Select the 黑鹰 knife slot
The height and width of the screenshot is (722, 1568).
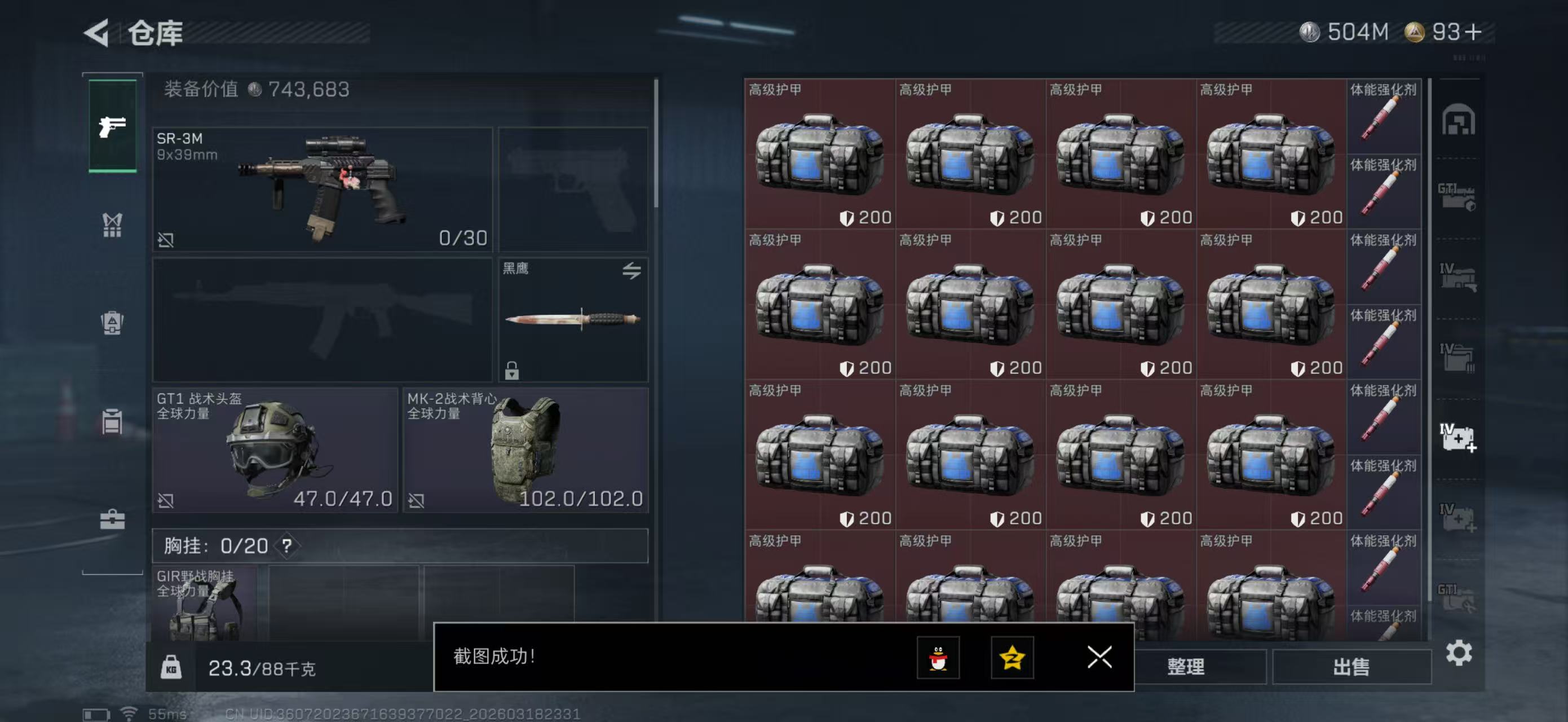click(573, 319)
